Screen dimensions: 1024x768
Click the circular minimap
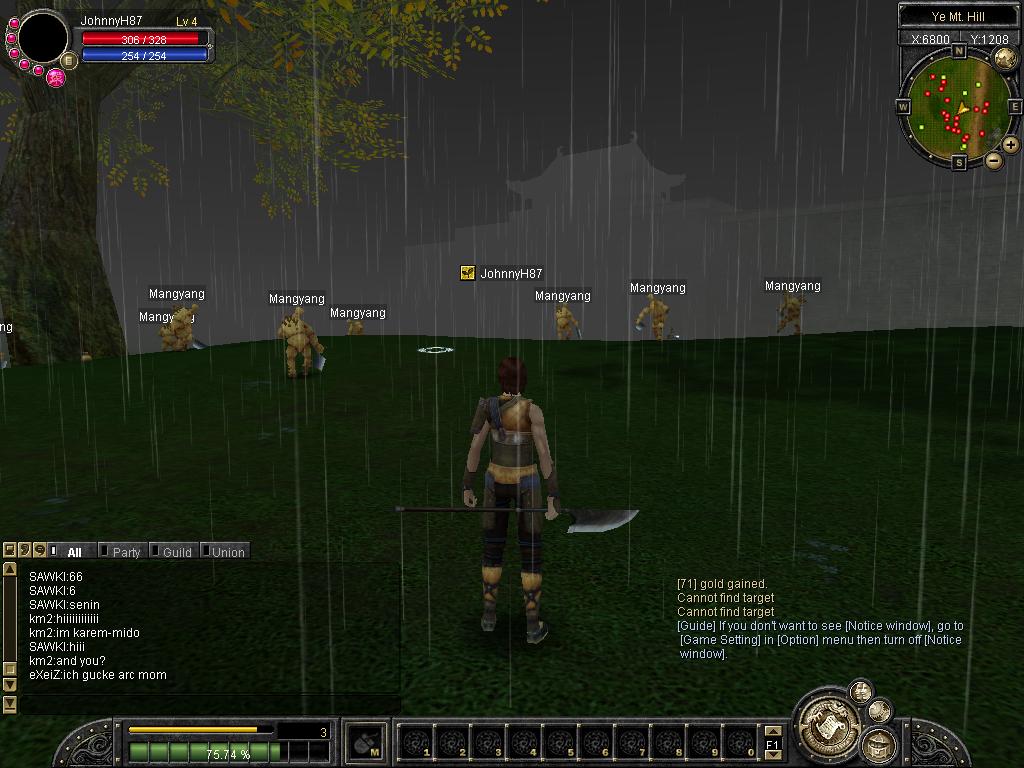point(957,105)
